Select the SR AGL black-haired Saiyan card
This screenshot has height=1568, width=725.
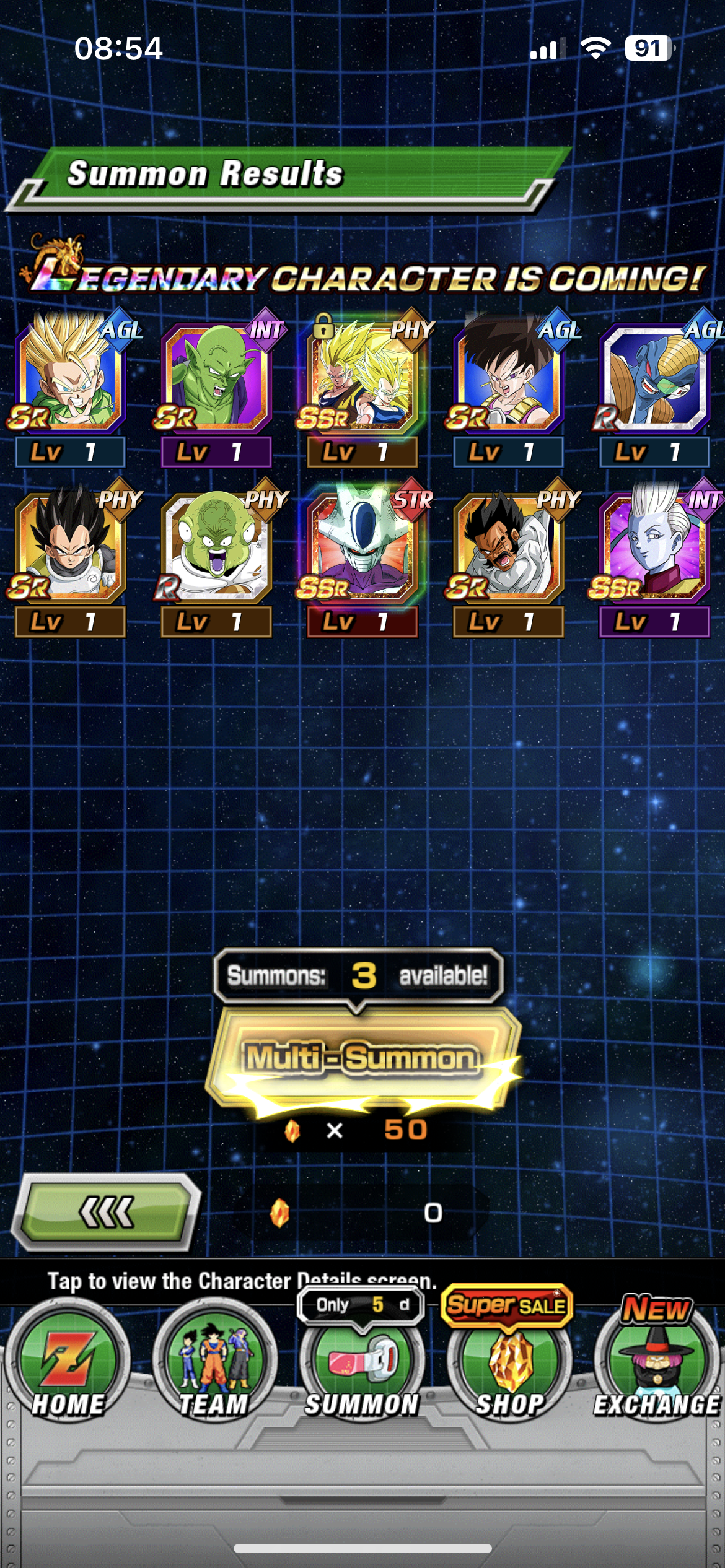[508, 379]
